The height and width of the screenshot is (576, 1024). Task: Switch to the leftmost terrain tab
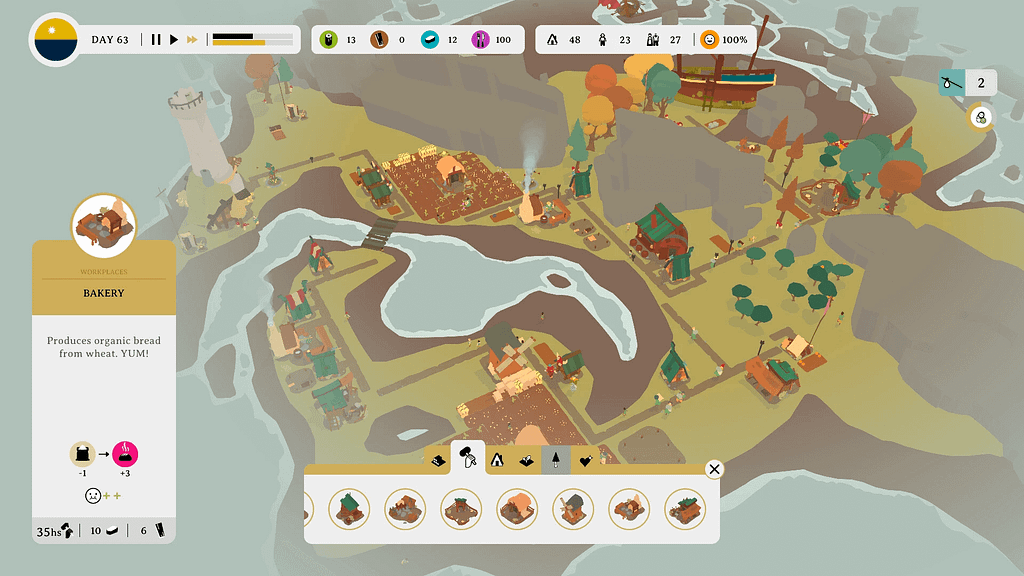(437, 461)
